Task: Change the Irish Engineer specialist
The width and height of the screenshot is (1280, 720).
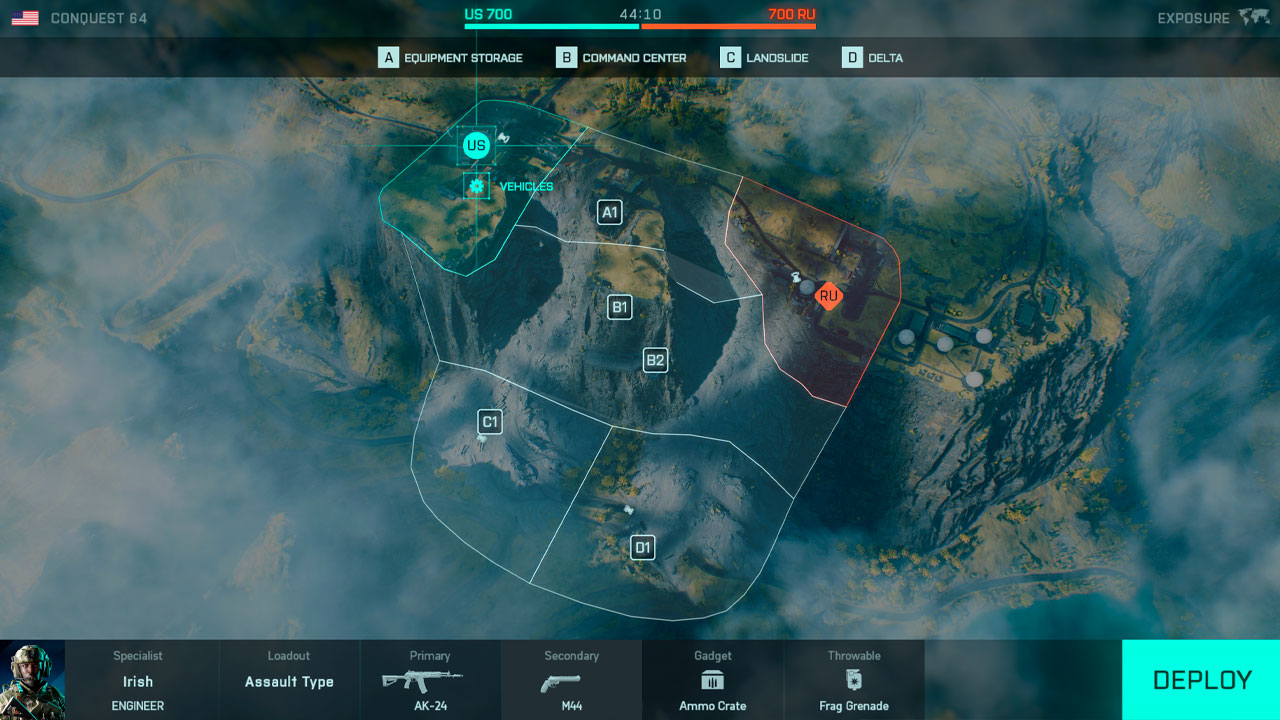Action: 138,681
